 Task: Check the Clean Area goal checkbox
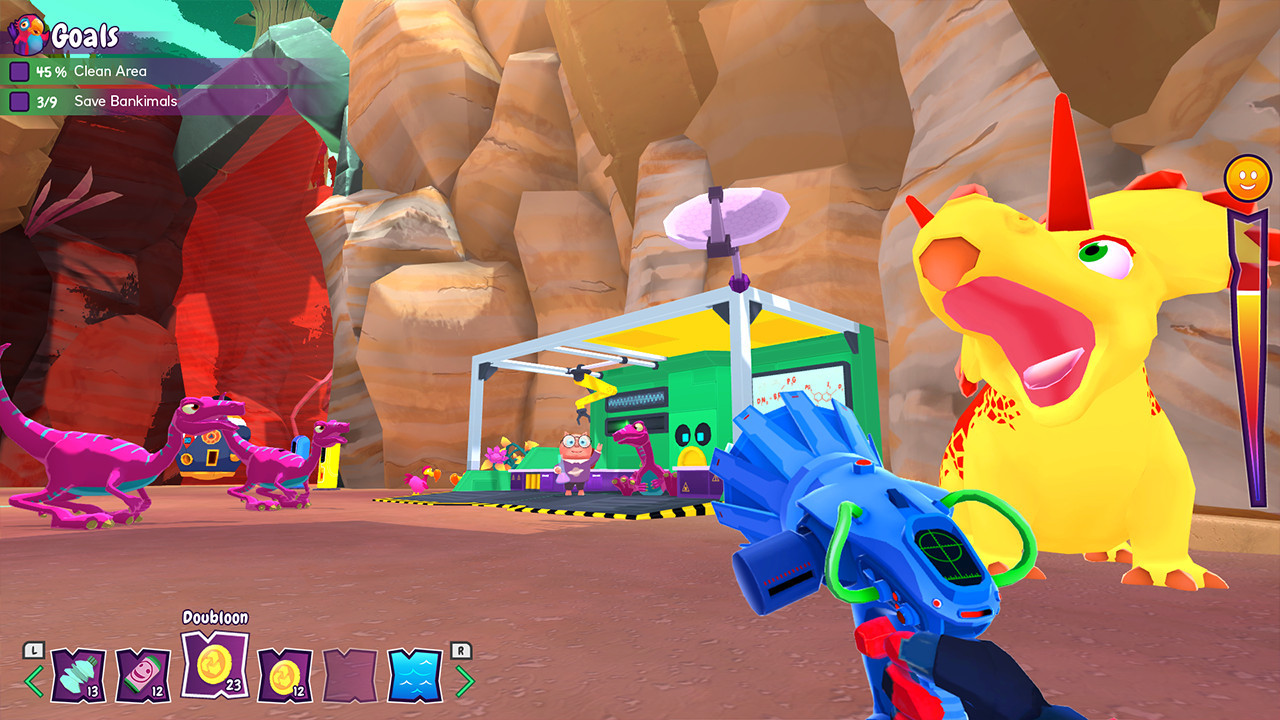tap(18, 71)
